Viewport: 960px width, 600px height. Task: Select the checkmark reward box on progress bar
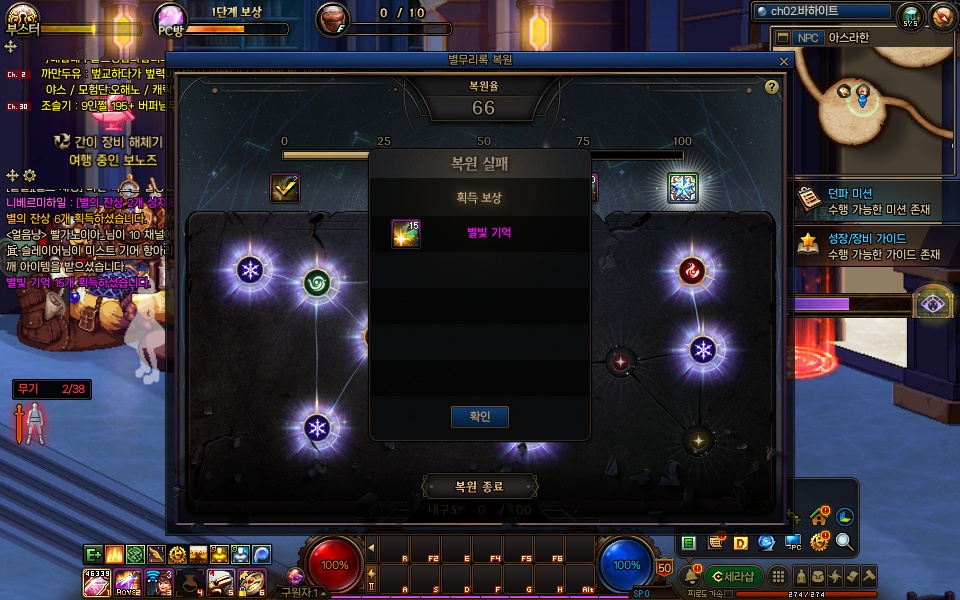click(x=285, y=188)
